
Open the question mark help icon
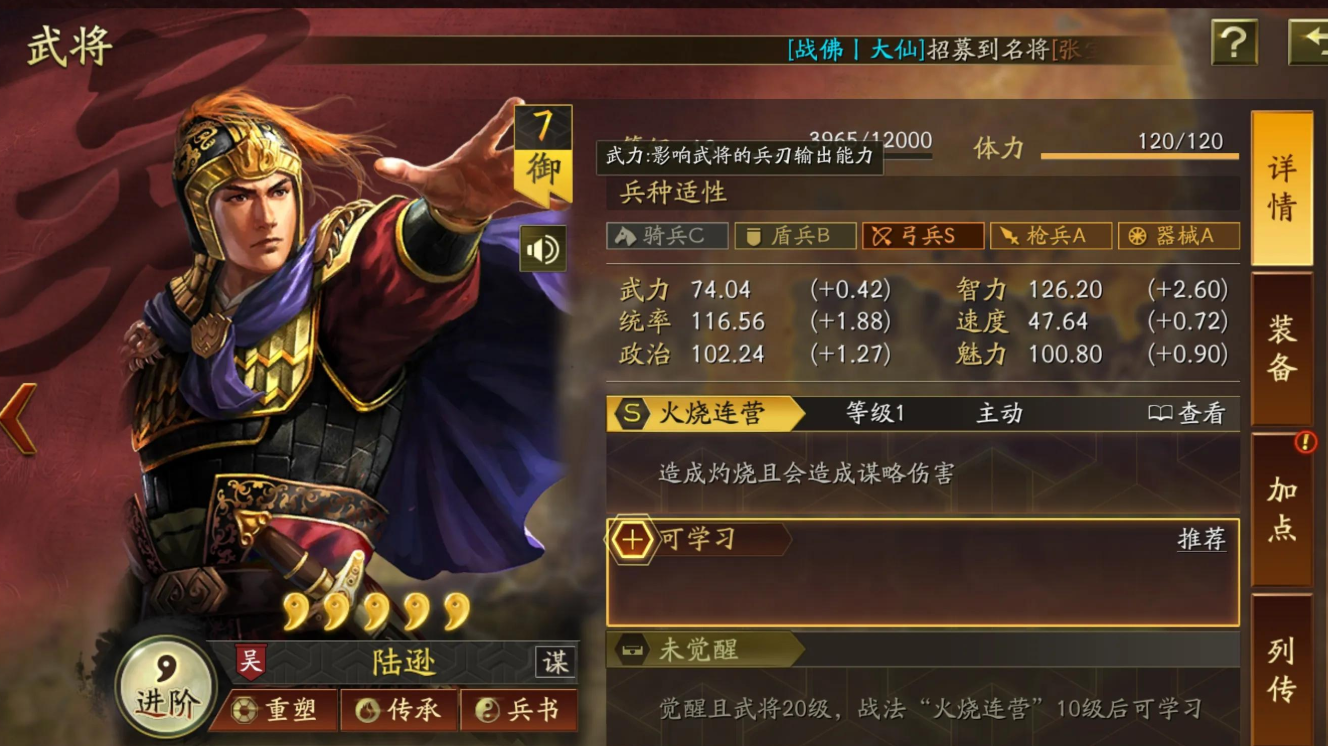1236,42
